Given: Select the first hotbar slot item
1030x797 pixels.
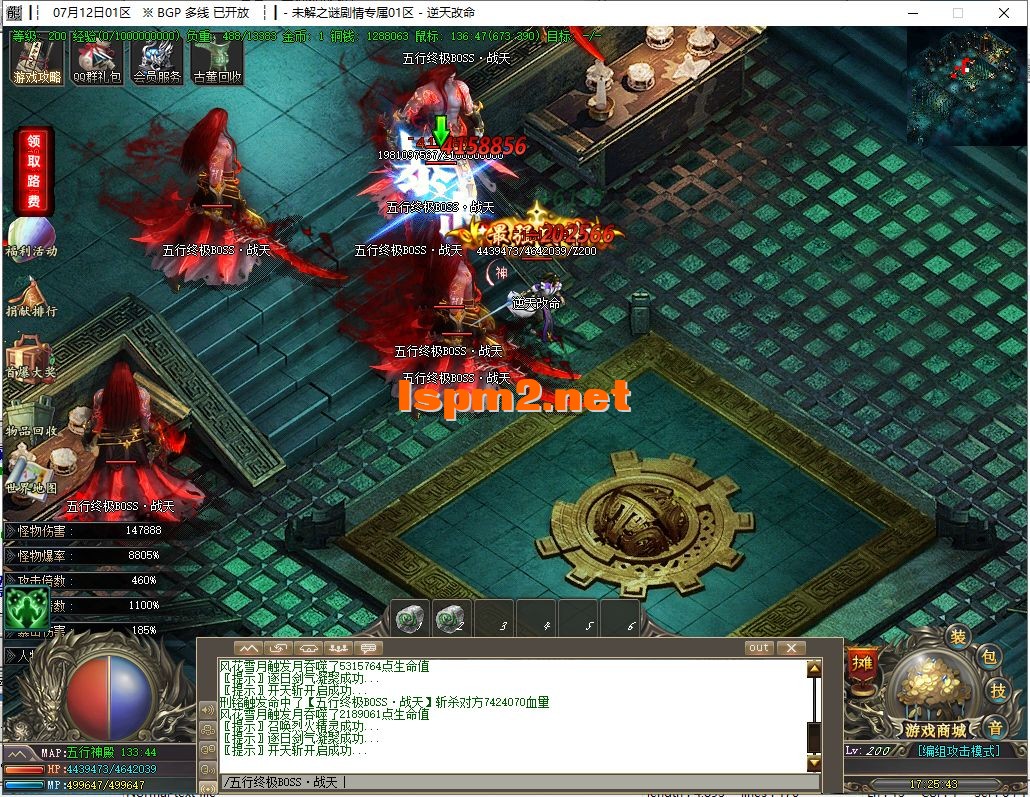Looking at the screenshot, I should coord(410,619).
